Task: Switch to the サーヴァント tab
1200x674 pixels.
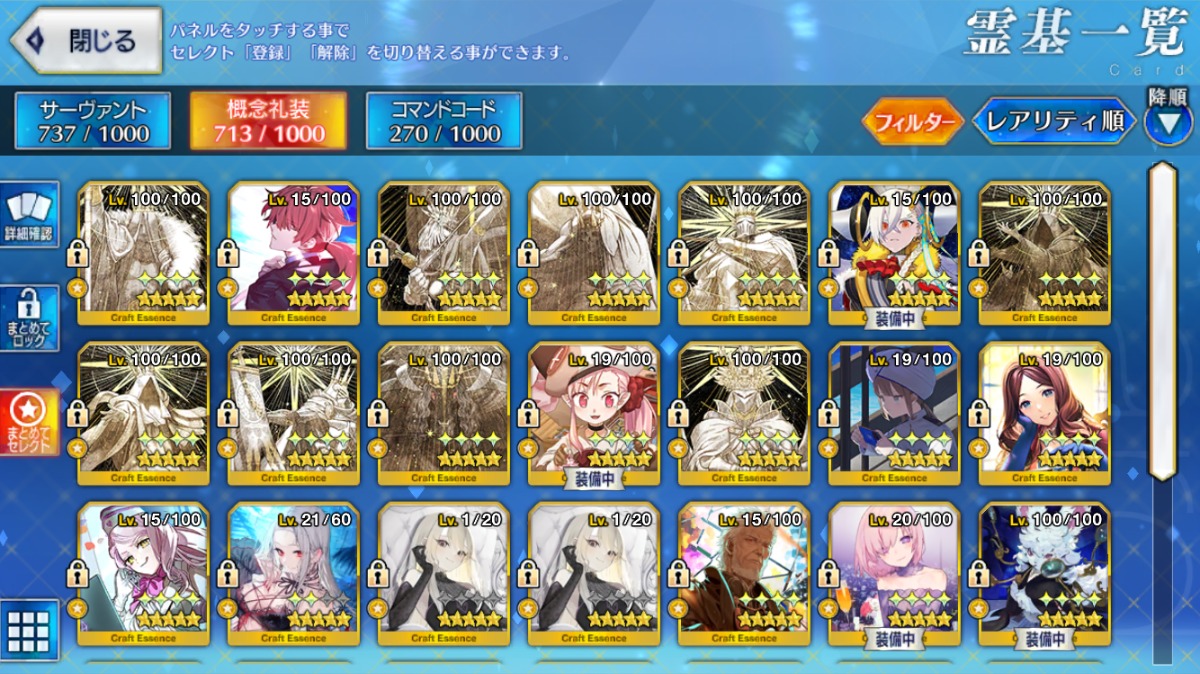Action: pyautogui.click(x=93, y=121)
